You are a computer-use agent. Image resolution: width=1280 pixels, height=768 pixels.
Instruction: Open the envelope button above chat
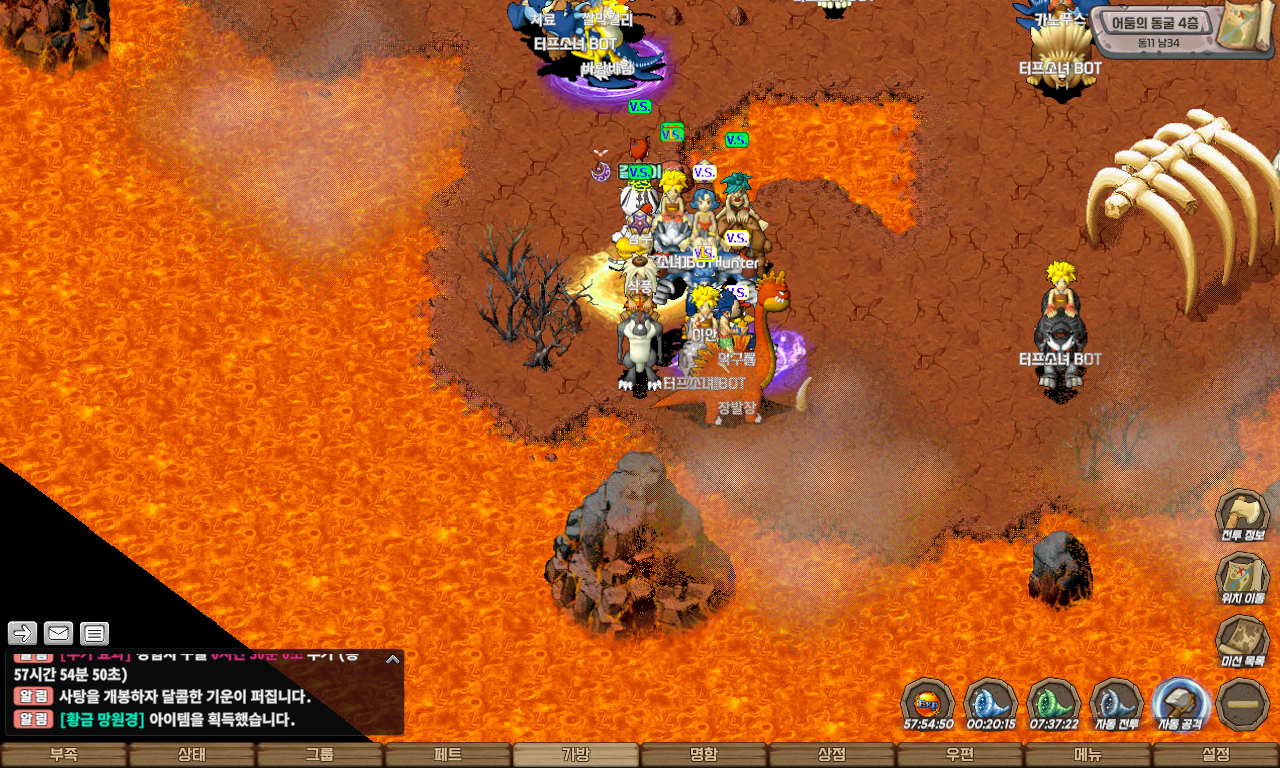[59, 633]
